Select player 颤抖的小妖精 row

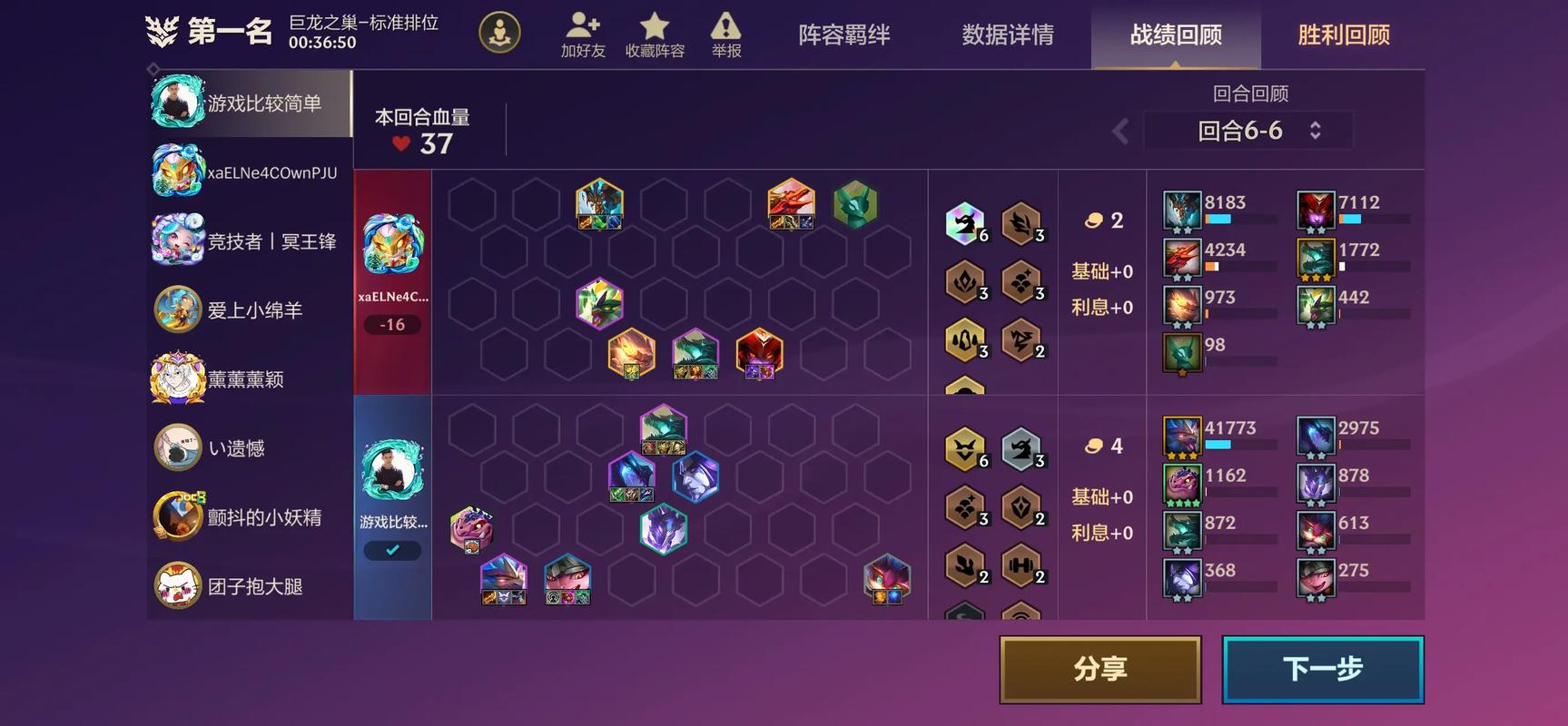(249, 517)
